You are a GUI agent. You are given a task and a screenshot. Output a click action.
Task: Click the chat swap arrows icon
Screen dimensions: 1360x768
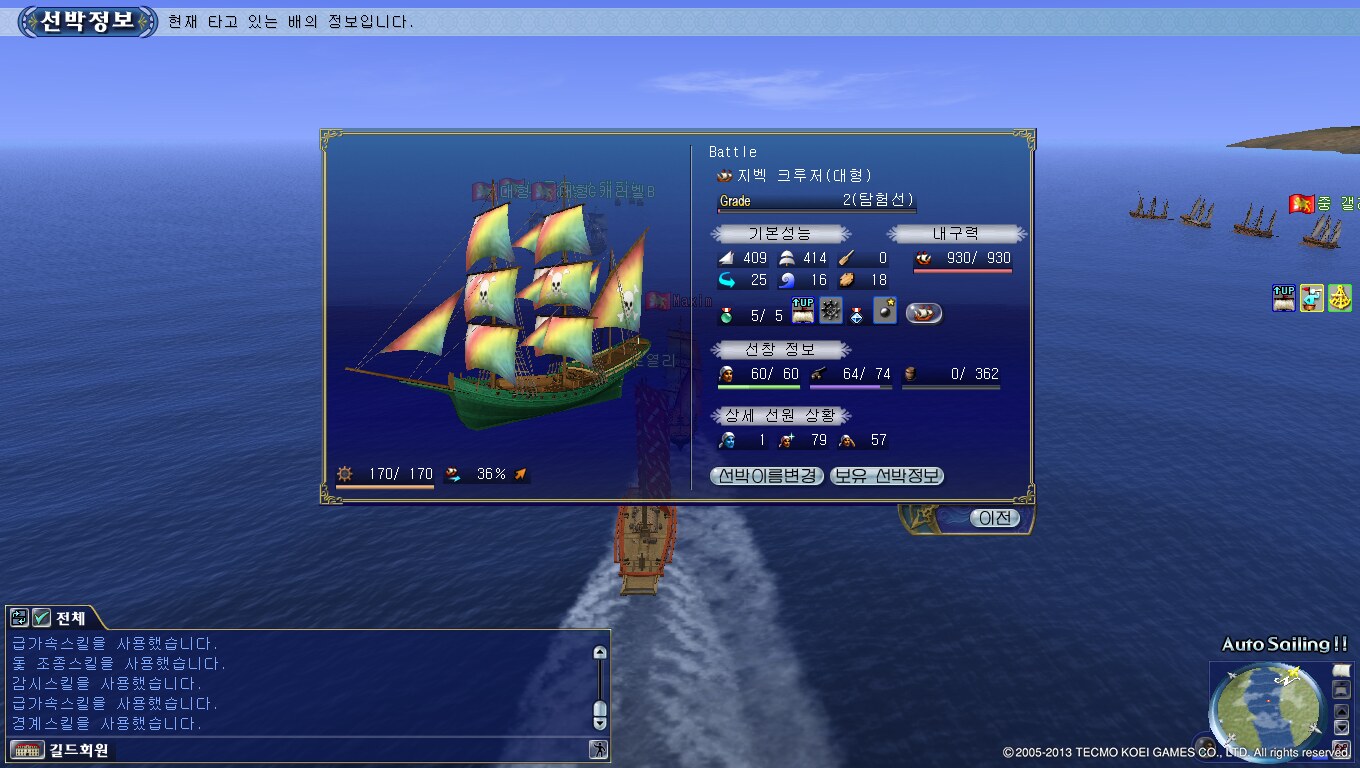tap(19, 618)
